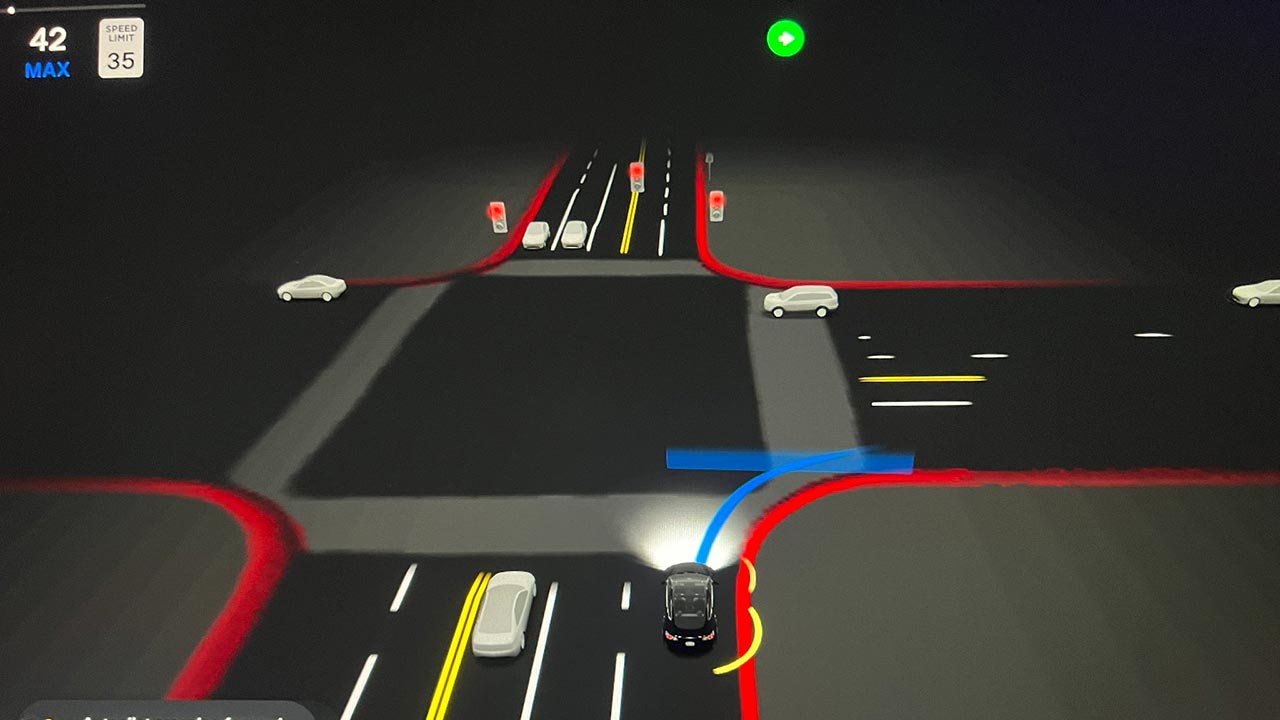Tap the parked cars near the far traffic light
Viewport: 1280px width, 720px height.
[x=553, y=237]
